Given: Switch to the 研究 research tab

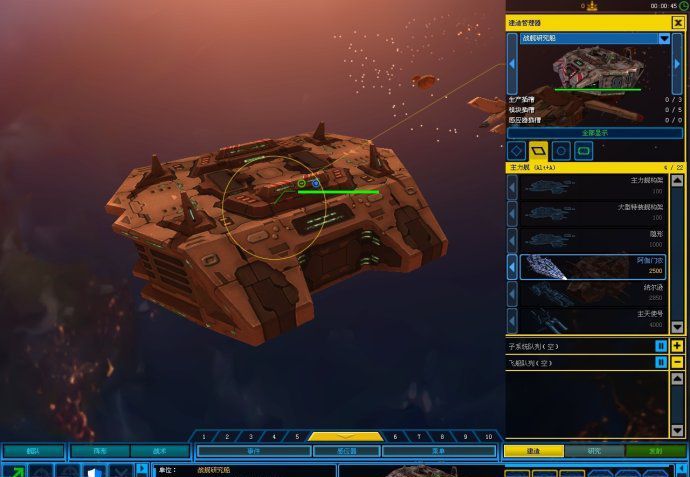Looking at the screenshot, I should (x=594, y=451).
